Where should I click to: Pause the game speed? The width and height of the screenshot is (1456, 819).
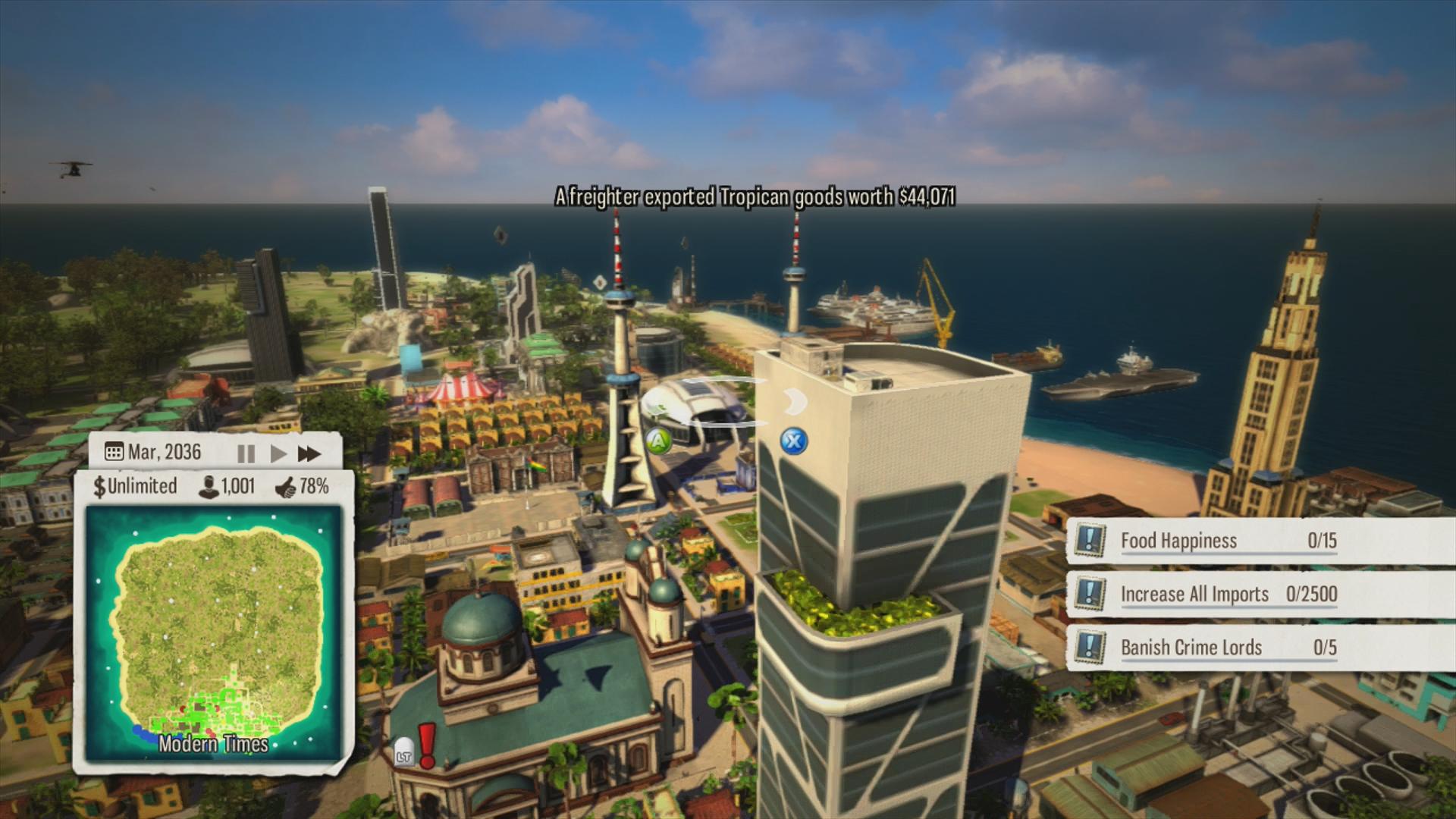click(x=246, y=453)
